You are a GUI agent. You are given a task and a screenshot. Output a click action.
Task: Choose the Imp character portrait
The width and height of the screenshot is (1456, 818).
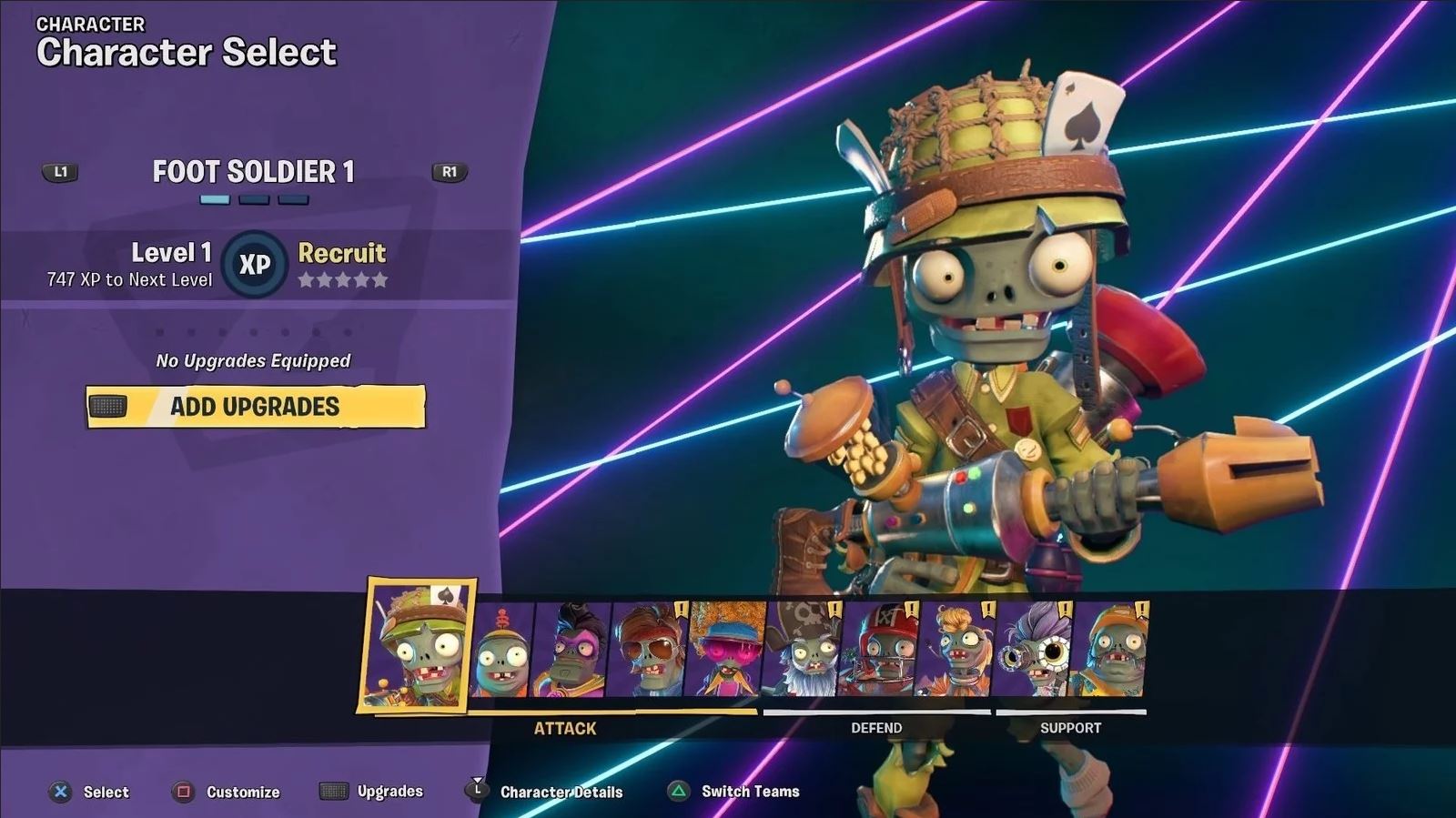click(500, 651)
